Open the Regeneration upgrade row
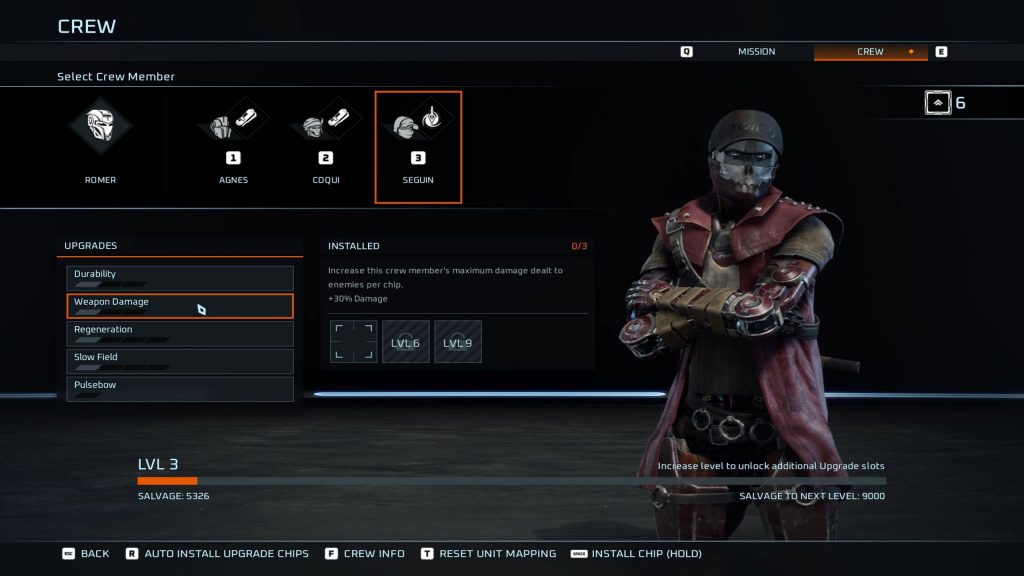This screenshot has height=576, width=1024. pos(180,333)
